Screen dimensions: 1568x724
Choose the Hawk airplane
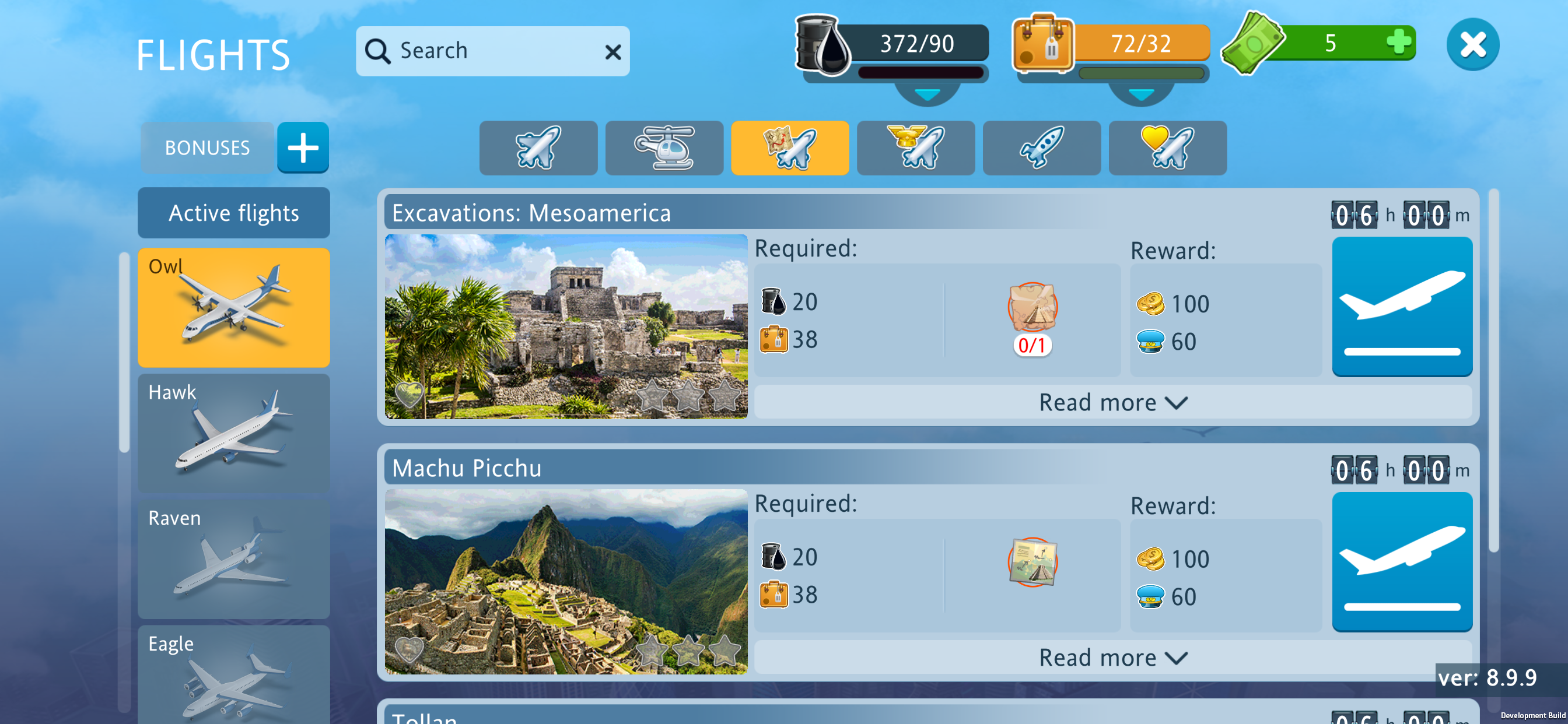pyautogui.click(x=234, y=433)
